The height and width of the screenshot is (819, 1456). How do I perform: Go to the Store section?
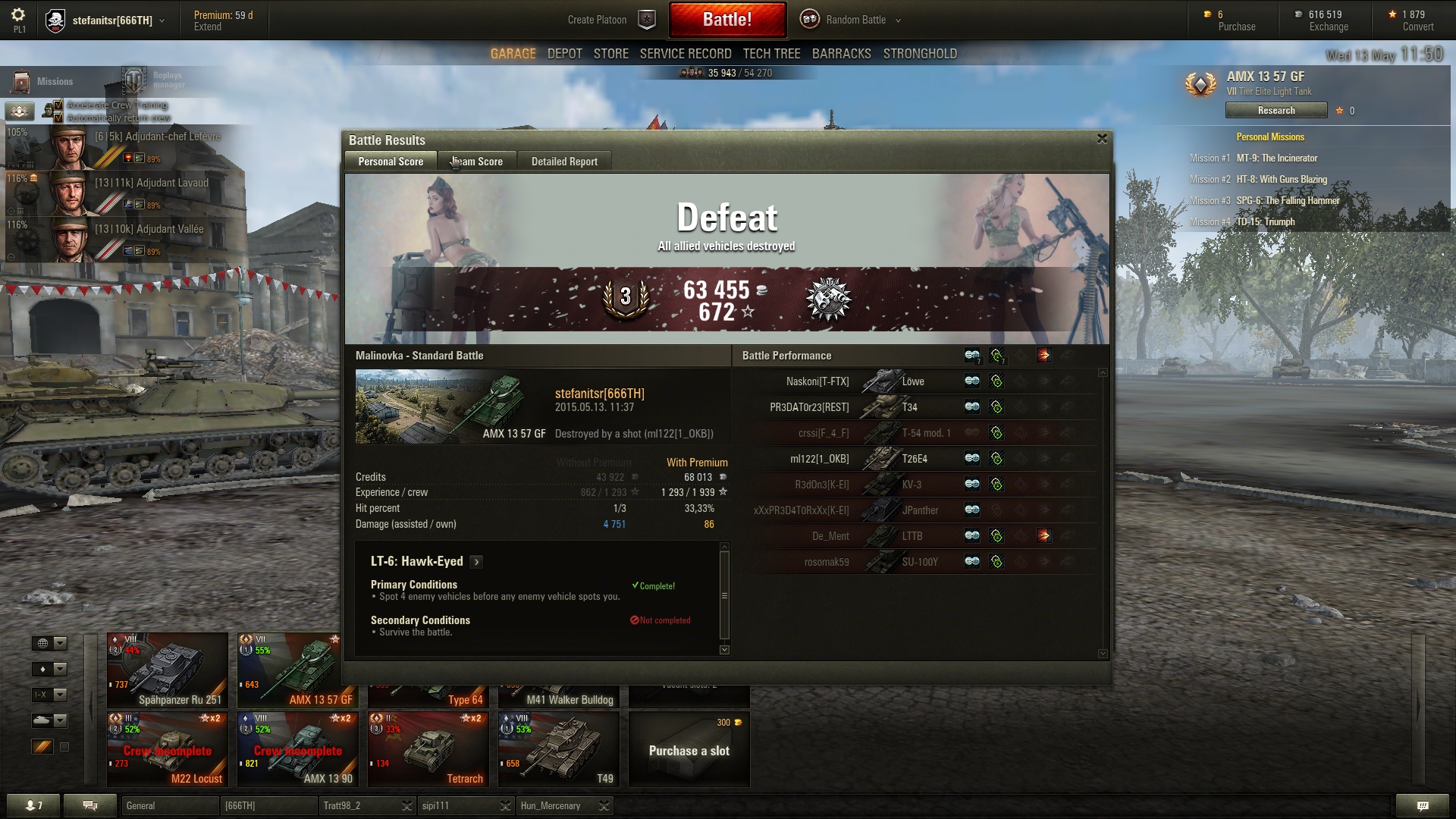[x=610, y=54]
